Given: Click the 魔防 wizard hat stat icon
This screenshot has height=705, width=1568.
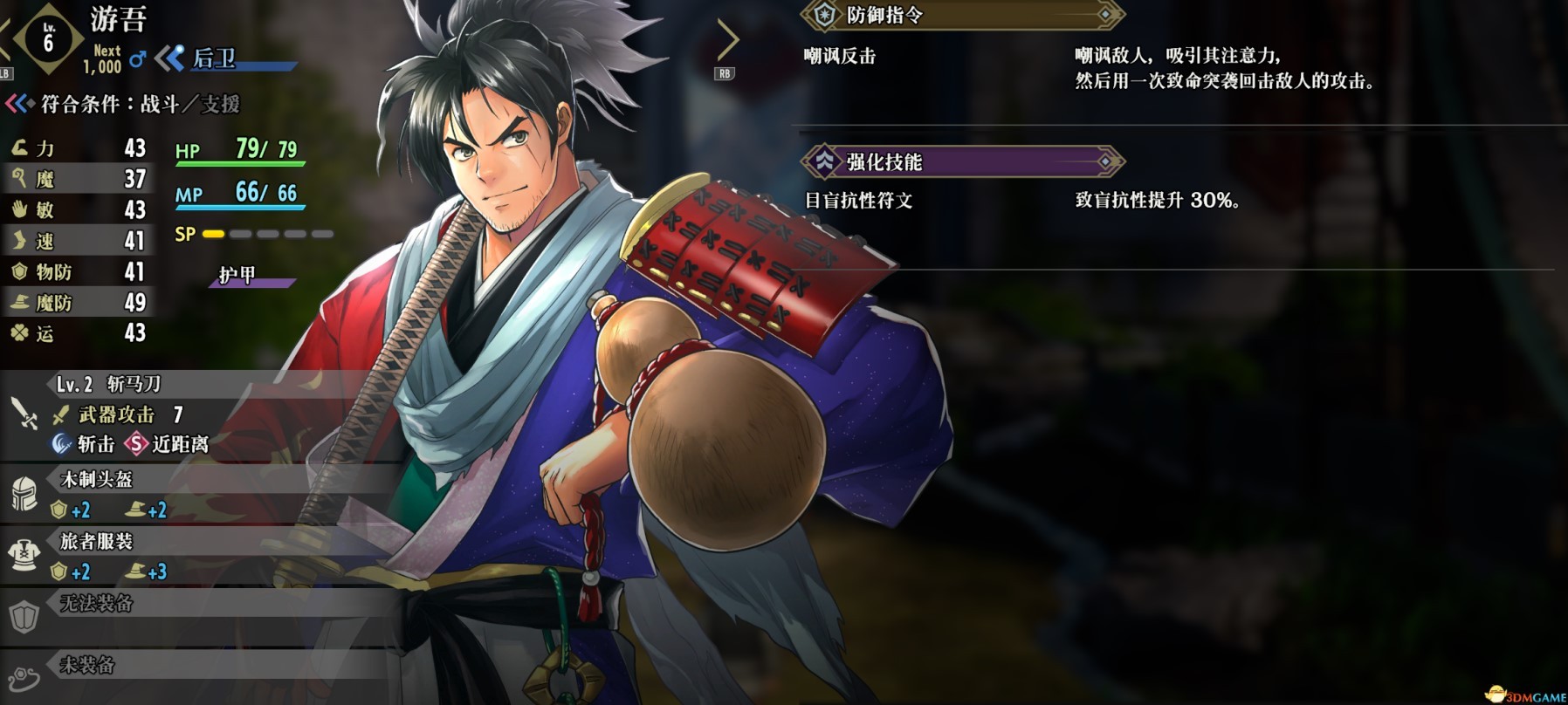Looking at the screenshot, I should click(x=19, y=303).
